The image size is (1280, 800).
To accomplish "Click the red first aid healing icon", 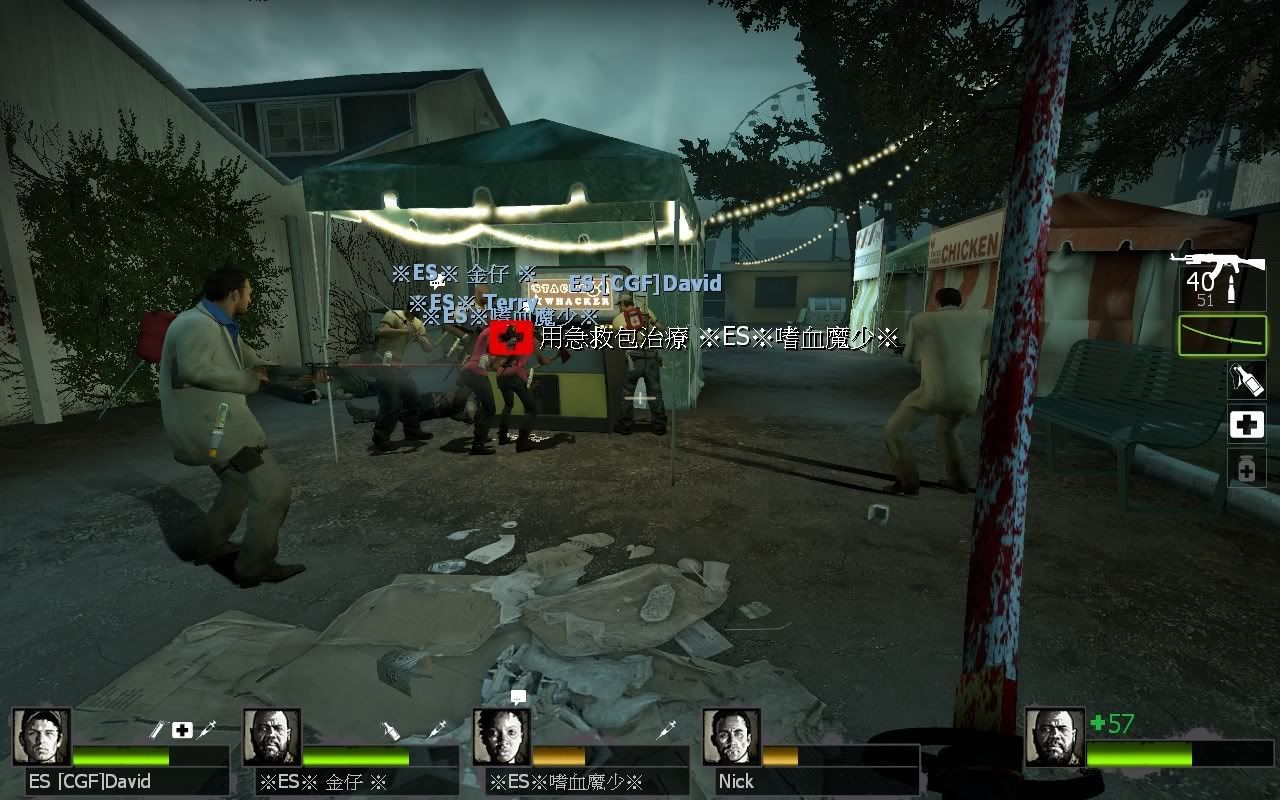I will pyautogui.click(x=508, y=338).
